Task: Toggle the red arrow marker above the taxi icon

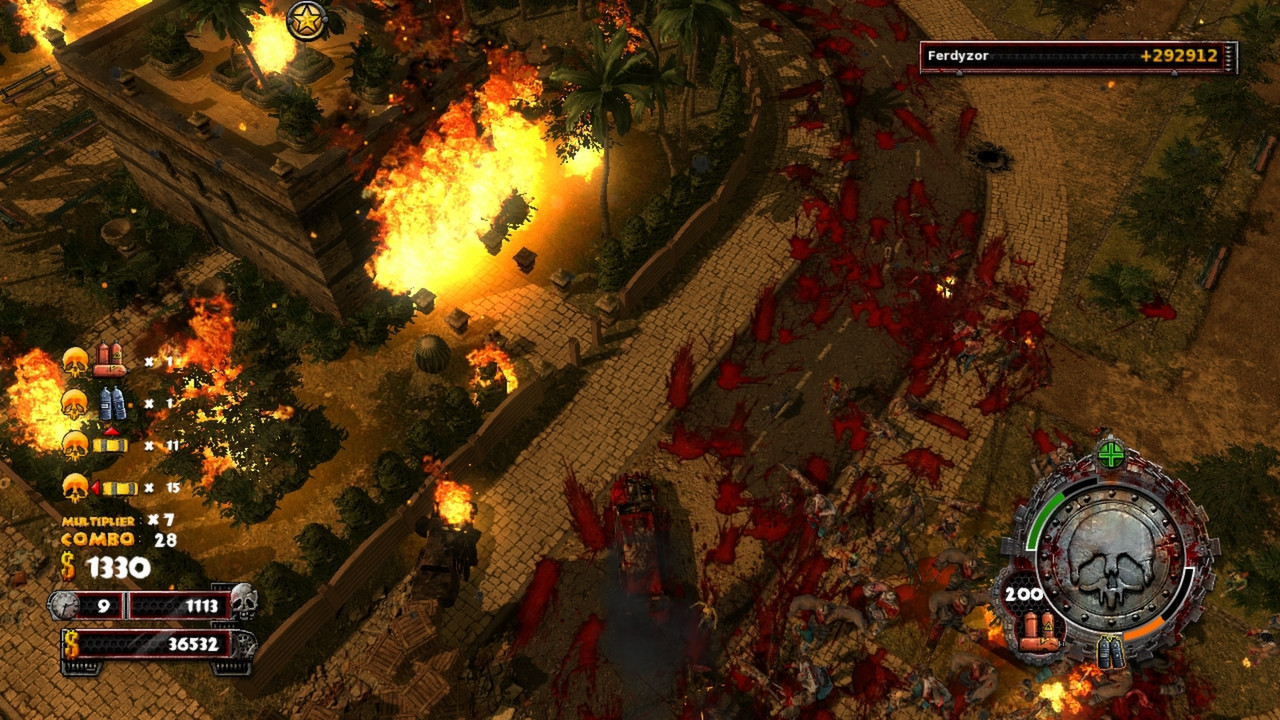Action: click(112, 432)
